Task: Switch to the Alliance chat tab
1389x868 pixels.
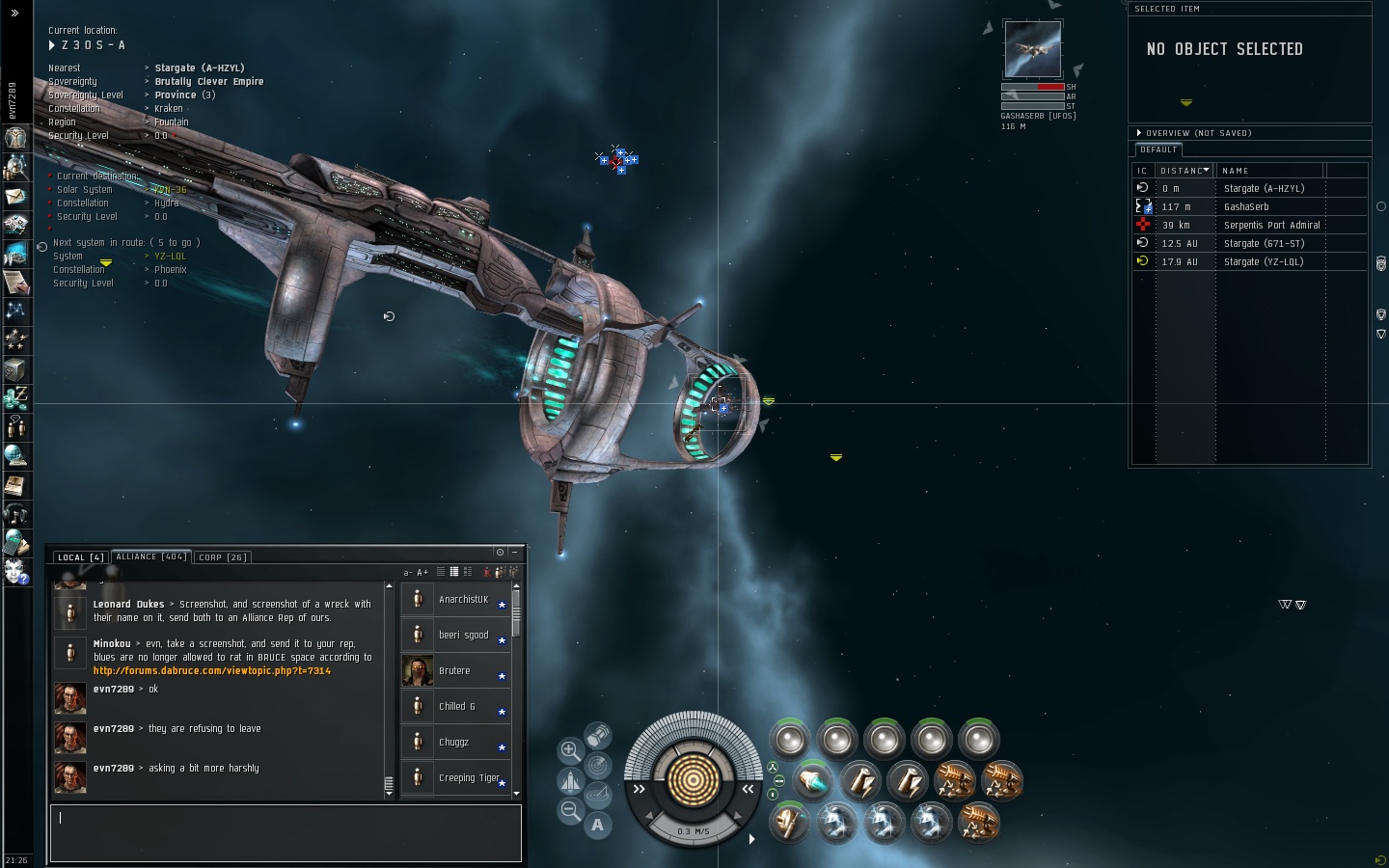Action: pos(150,556)
